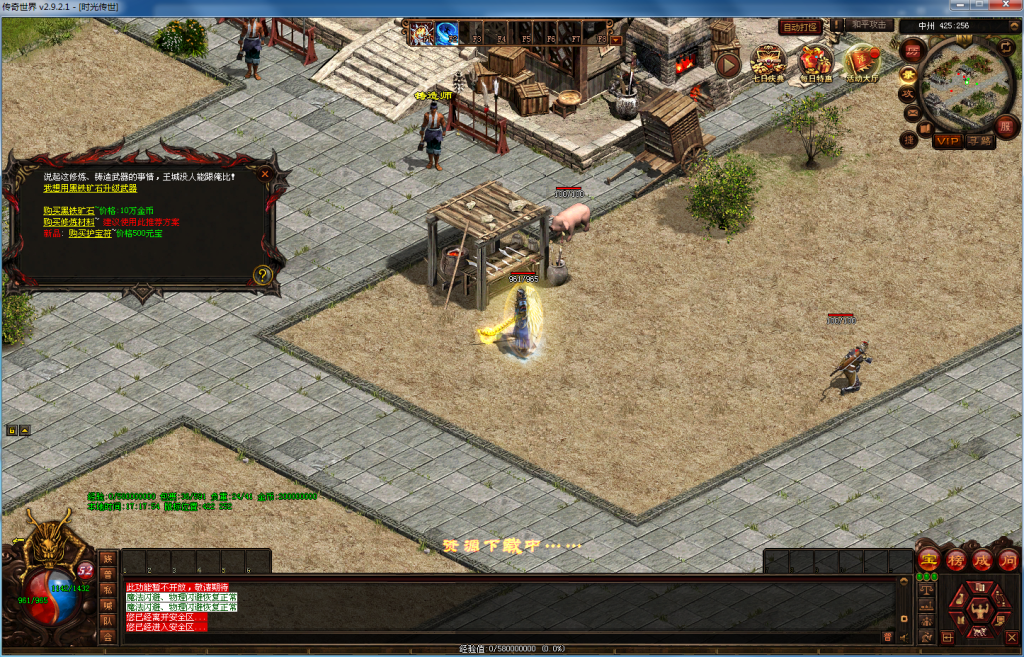Choose the 购买修炼材料 link

[x=69, y=222]
